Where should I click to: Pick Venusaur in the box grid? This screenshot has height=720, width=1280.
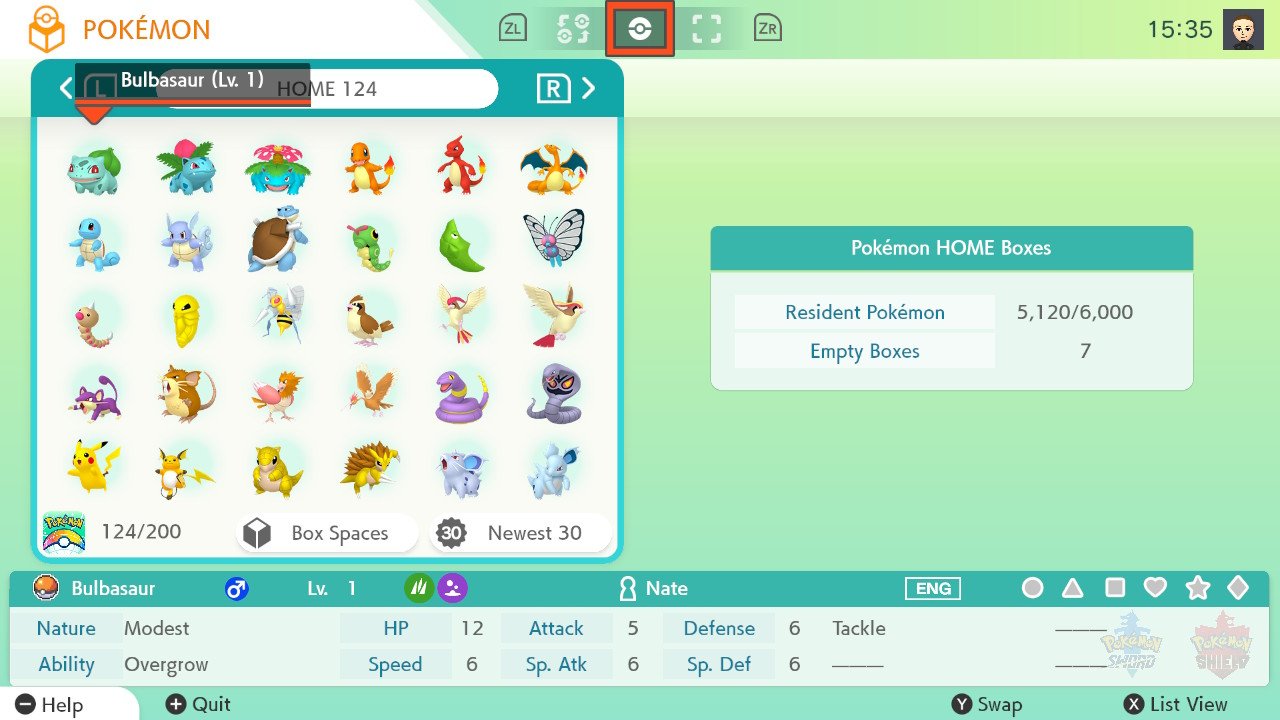pos(277,169)
